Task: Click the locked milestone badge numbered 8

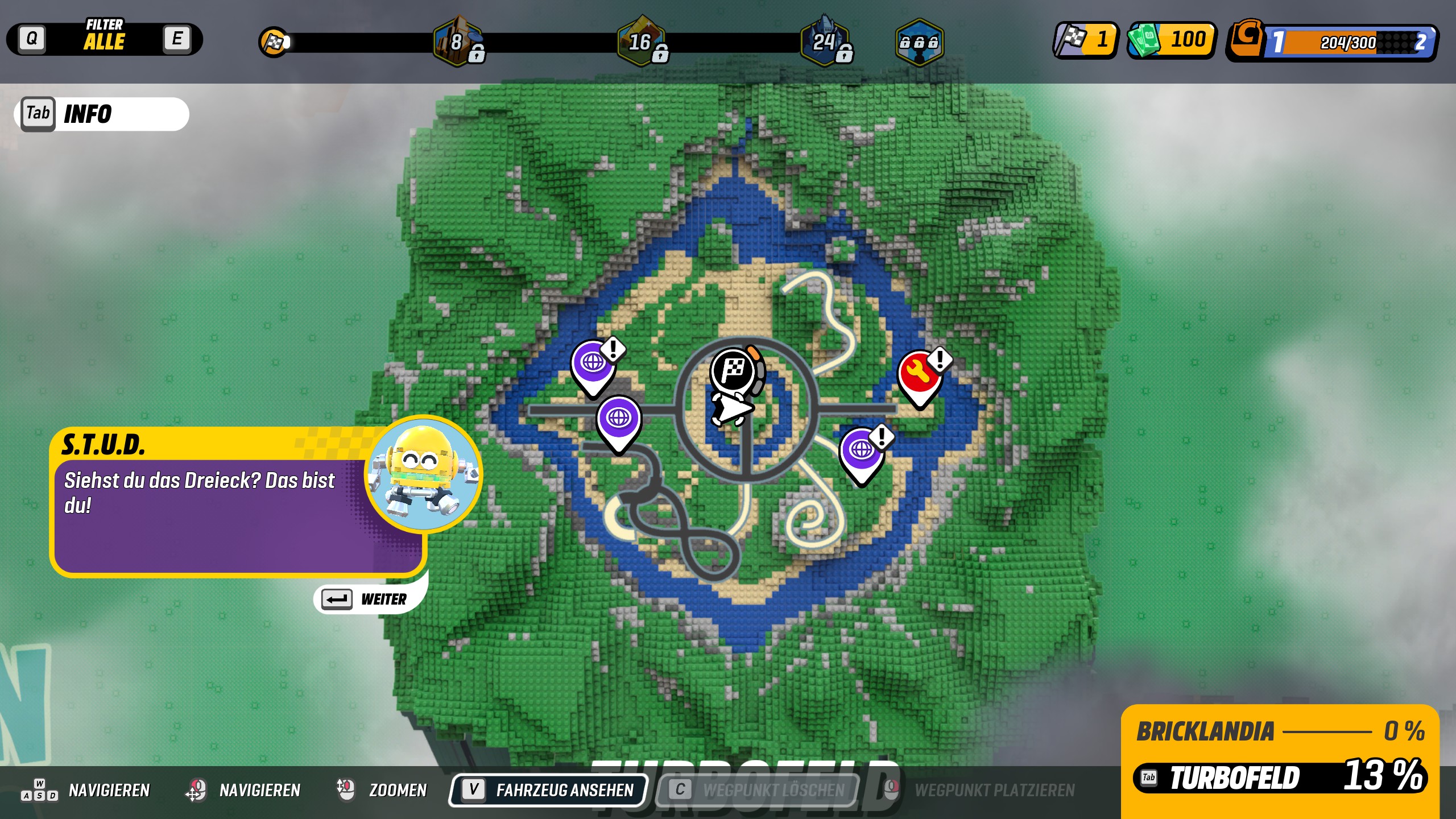Action: [x=458, y=42]
